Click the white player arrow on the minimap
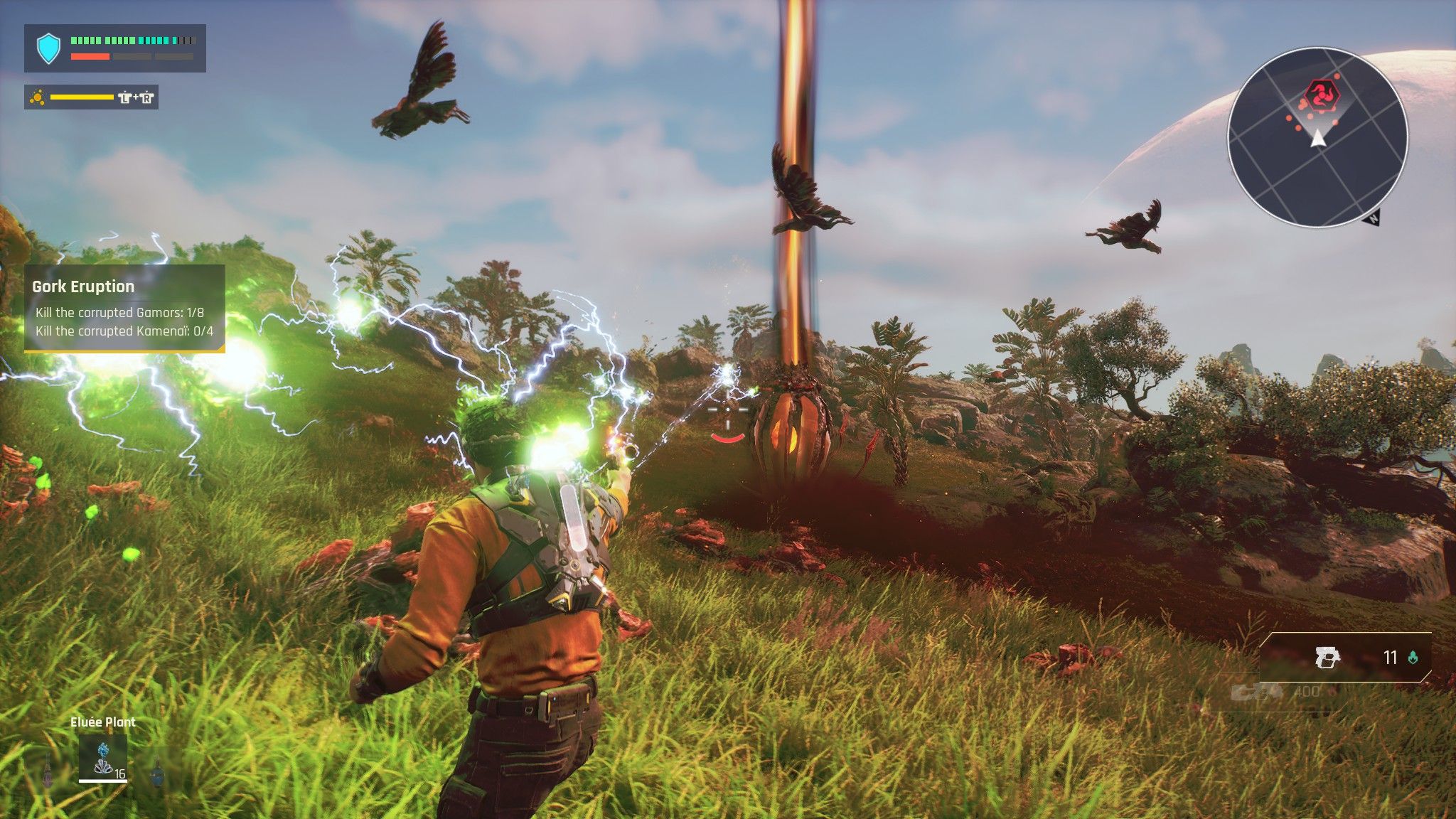This screenshot has width=1456, height=819. pyautogui.click(x=1318, y=138)
